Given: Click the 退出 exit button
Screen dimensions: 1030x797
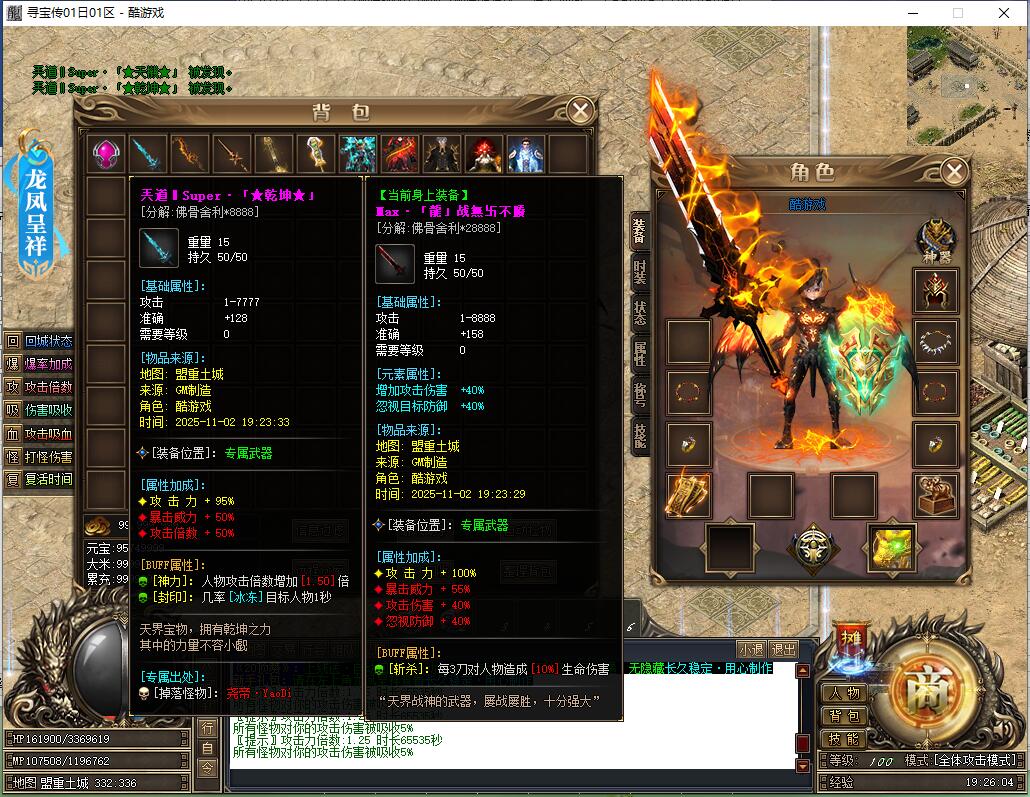Looking at the screenshot, I should 784,649.
